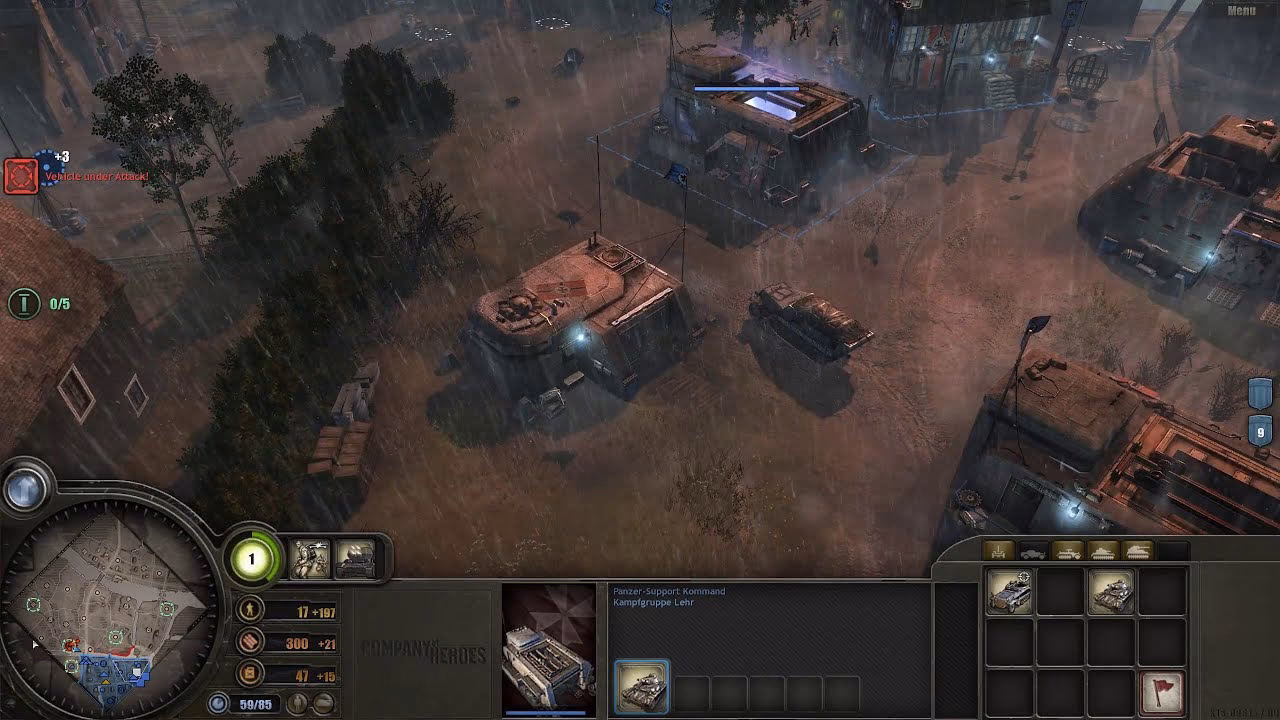
Task: Click the manpower resource icon
Action: click(x=250, y=609)
